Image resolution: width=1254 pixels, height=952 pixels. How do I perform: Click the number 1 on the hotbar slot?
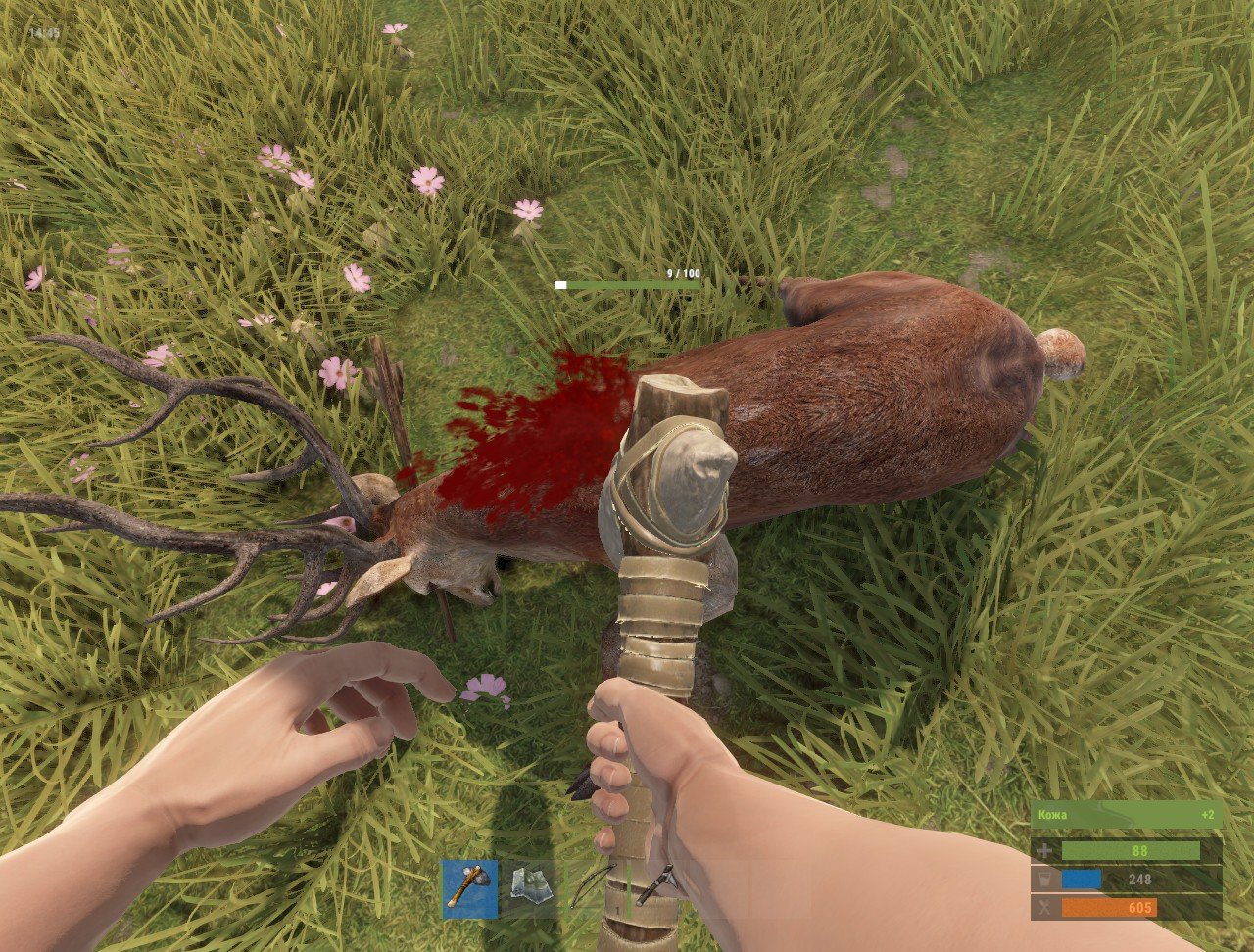[617, 910]
